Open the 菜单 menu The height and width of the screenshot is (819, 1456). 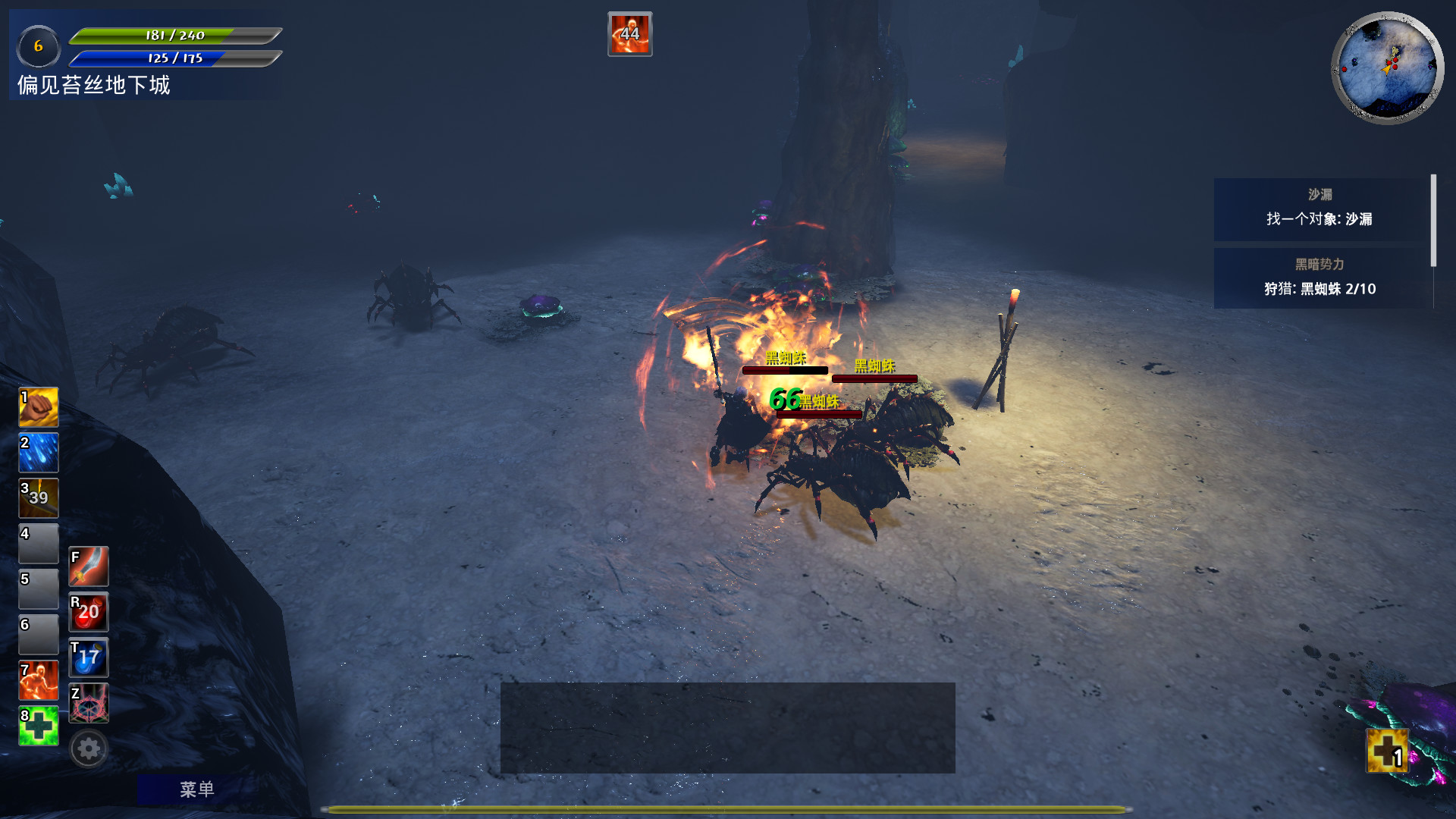click(x=196, y=789)
